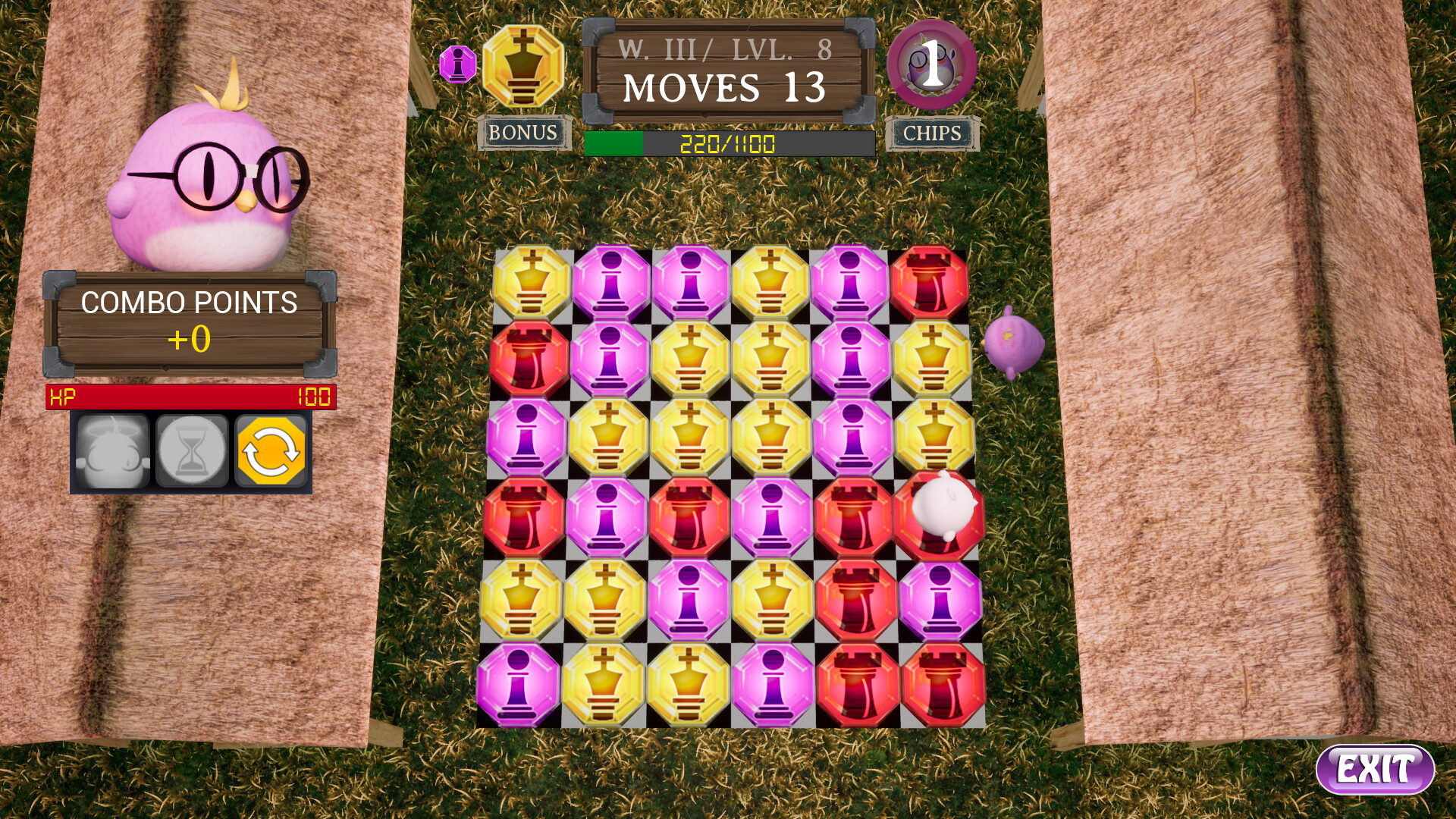Open the gold king Bonus coin icon

pos(524,64)
